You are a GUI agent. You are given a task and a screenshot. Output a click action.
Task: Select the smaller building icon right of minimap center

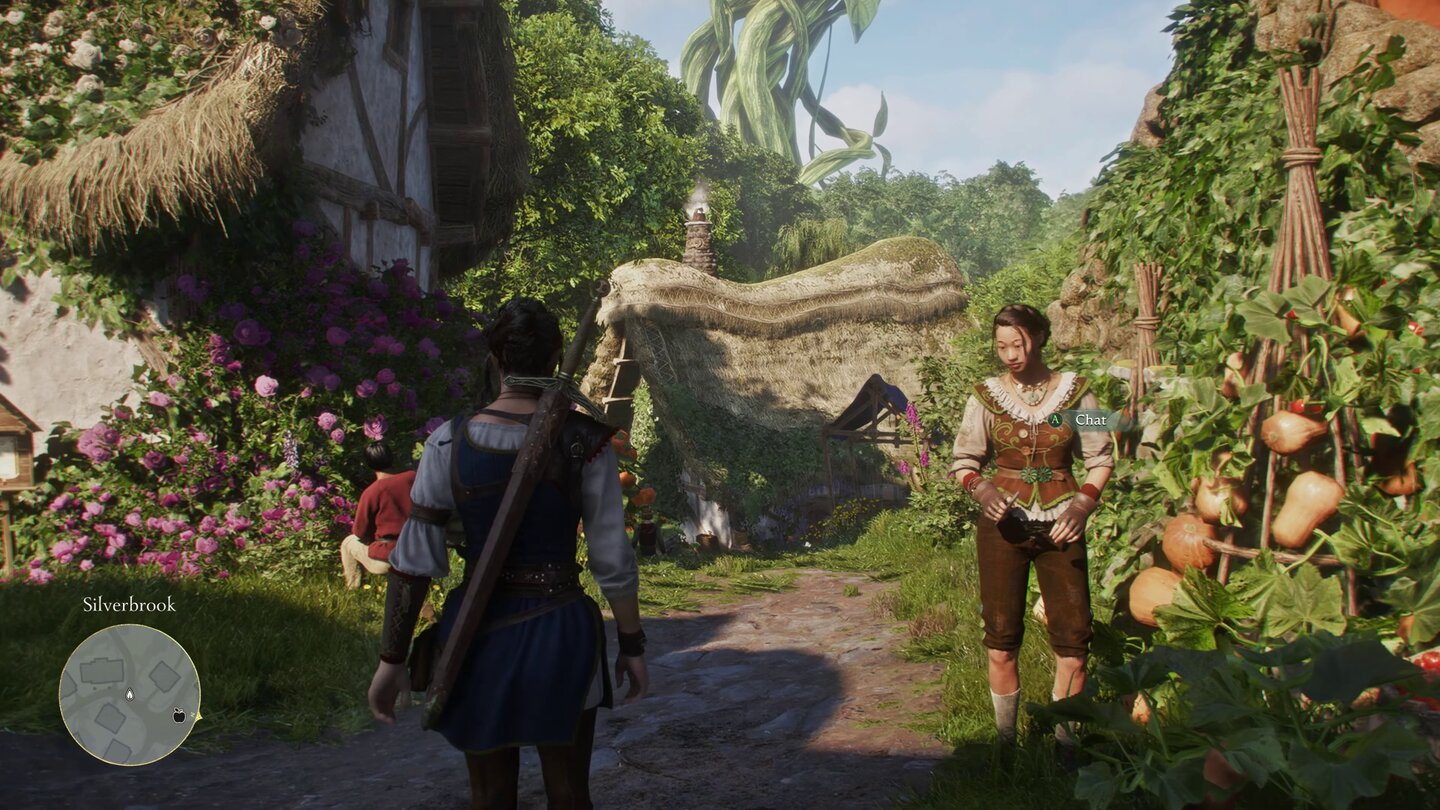pos(164,676)
